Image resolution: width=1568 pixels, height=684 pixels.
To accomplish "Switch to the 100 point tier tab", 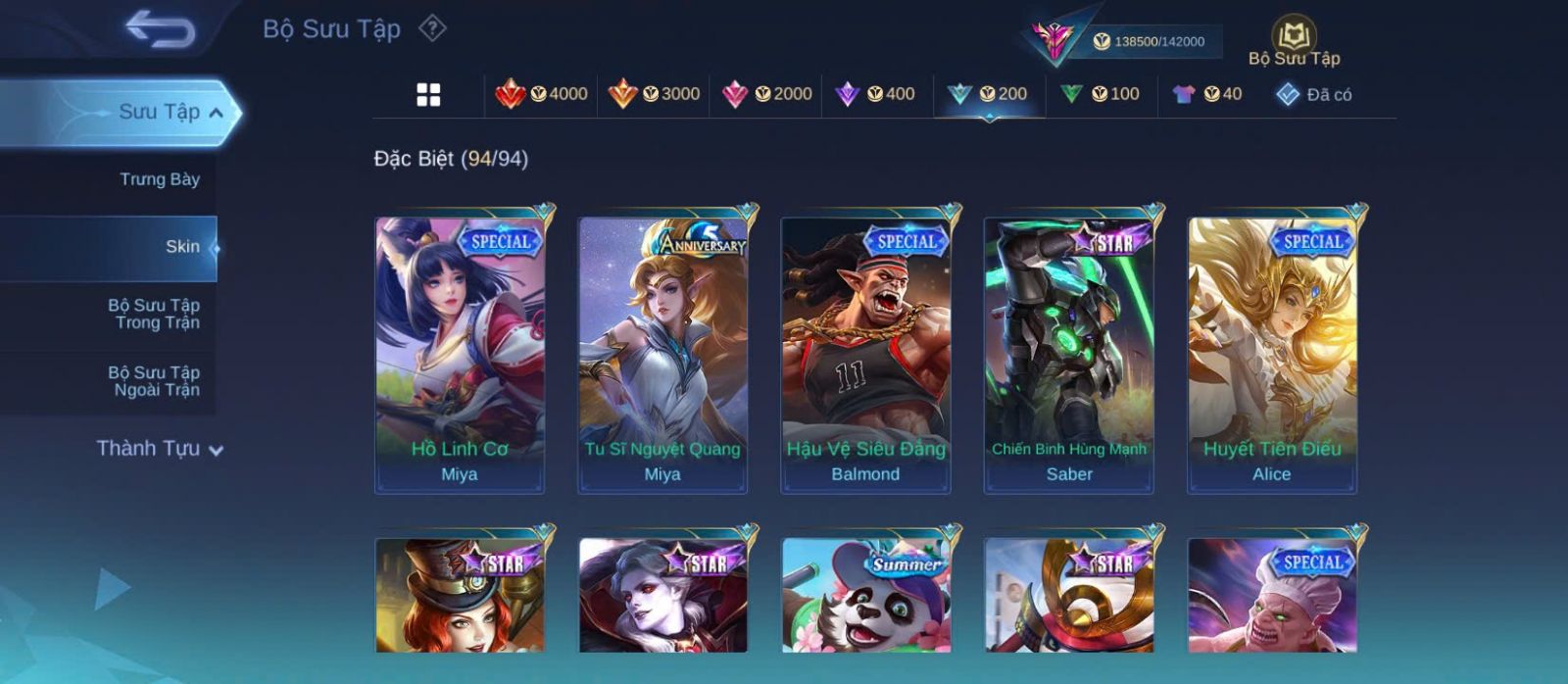I will (x=1101, y=94).
